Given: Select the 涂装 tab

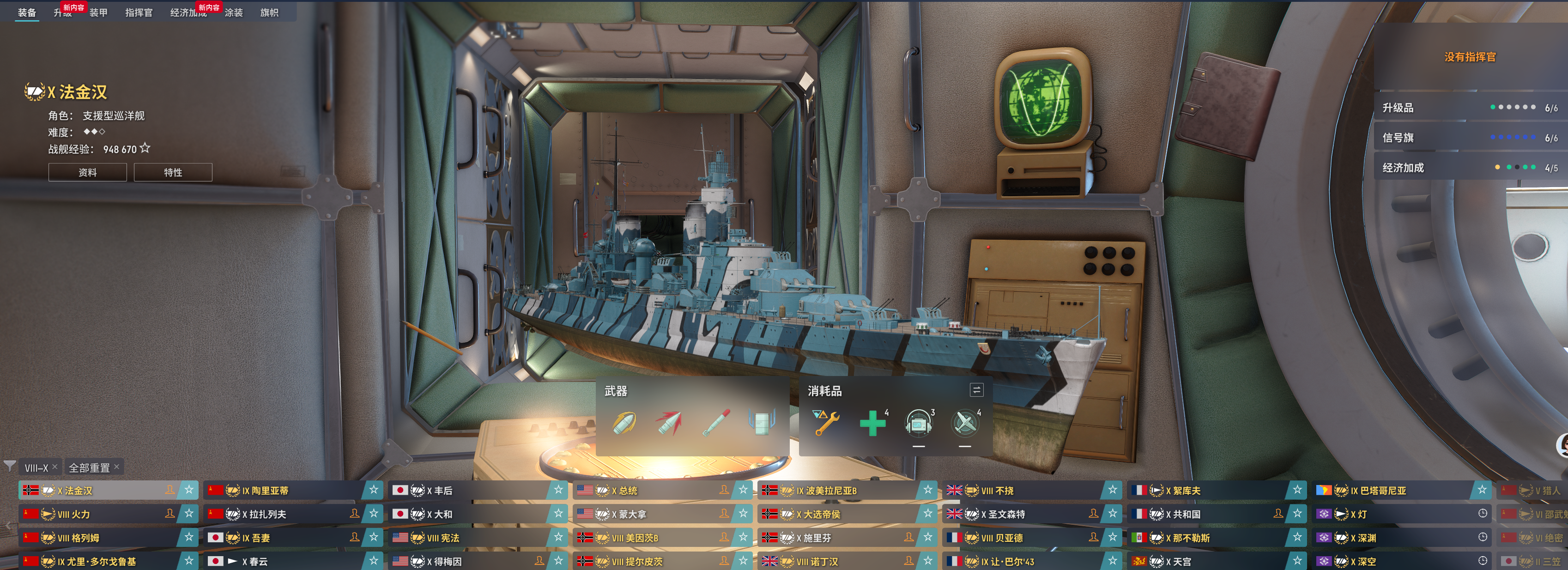Looking at the screenshot, I should (234, 13).
